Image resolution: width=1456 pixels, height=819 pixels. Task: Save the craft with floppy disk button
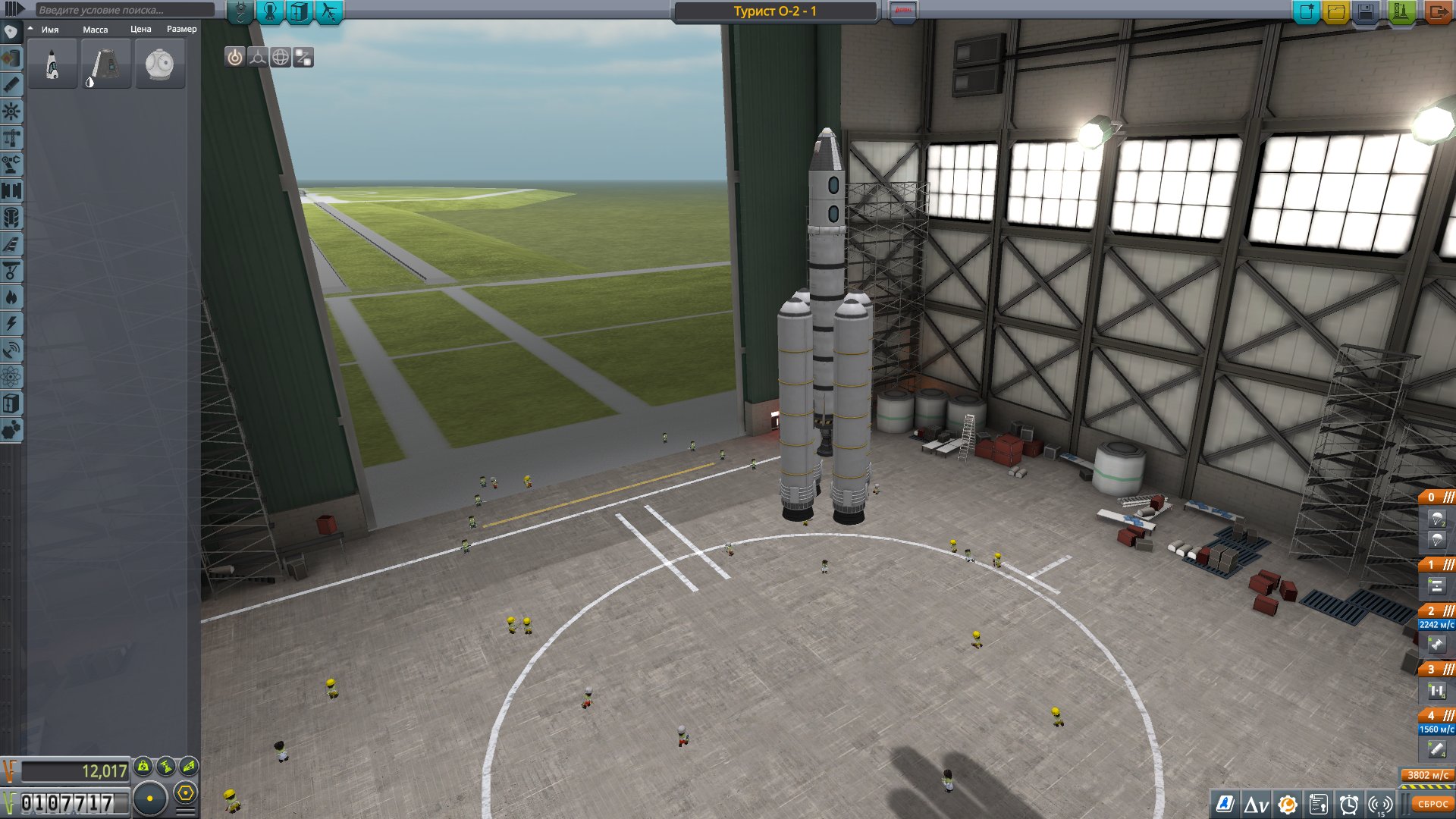(x=1366, y=12)
